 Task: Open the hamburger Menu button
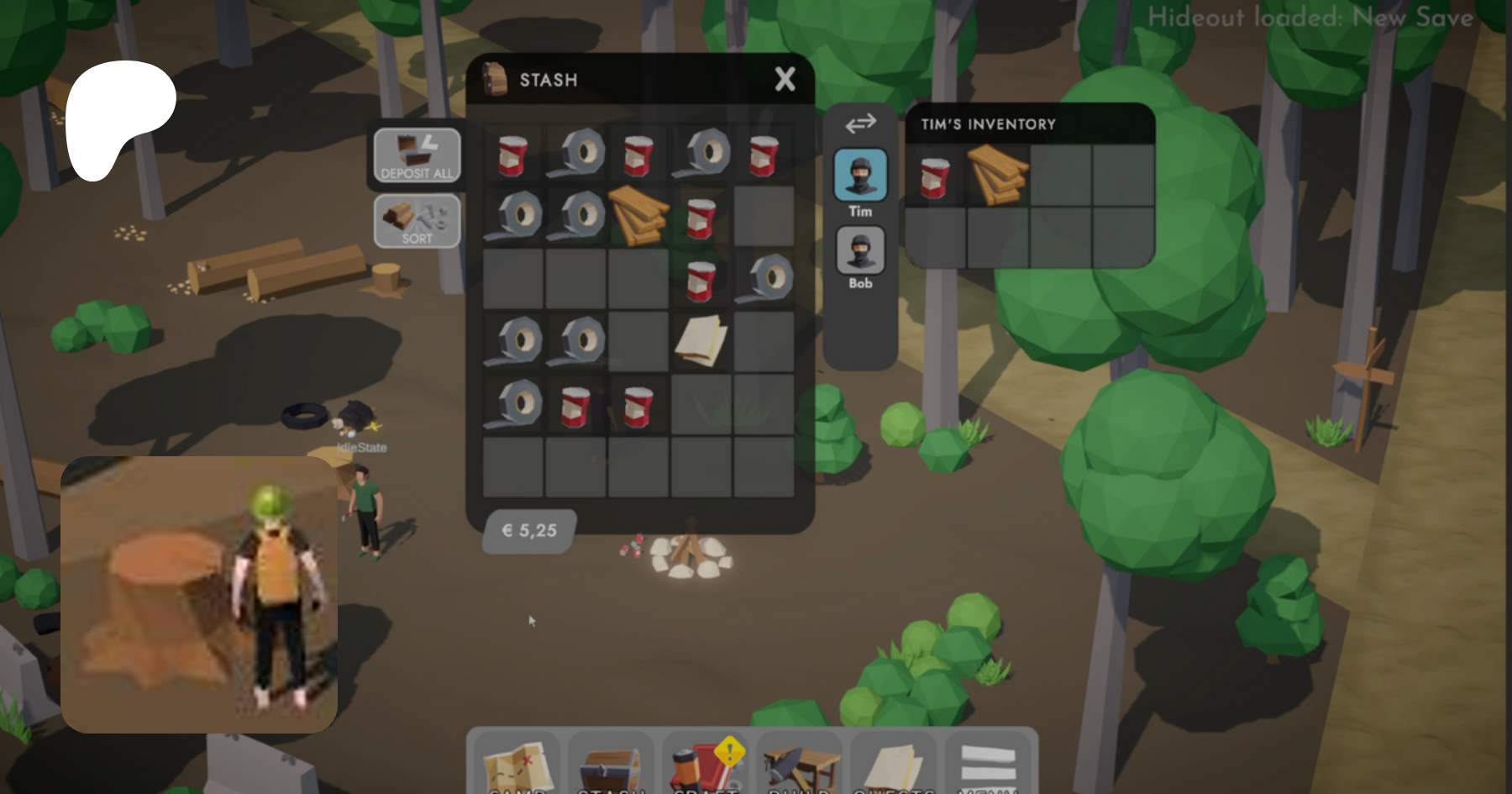[x=989, y=763]
